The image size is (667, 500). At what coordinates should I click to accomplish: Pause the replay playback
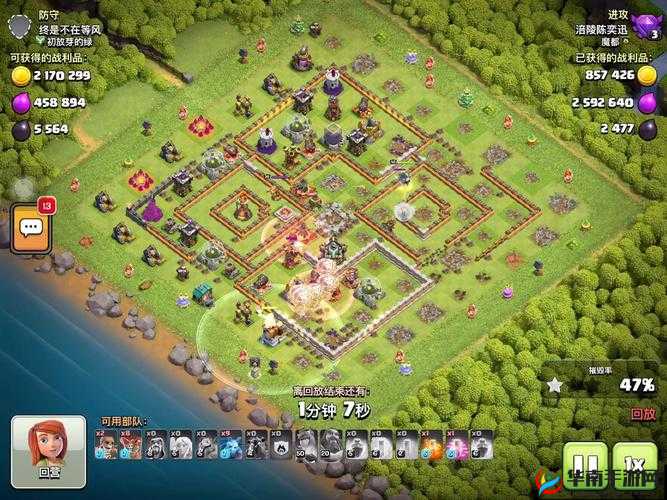click(x=585, y=465)
